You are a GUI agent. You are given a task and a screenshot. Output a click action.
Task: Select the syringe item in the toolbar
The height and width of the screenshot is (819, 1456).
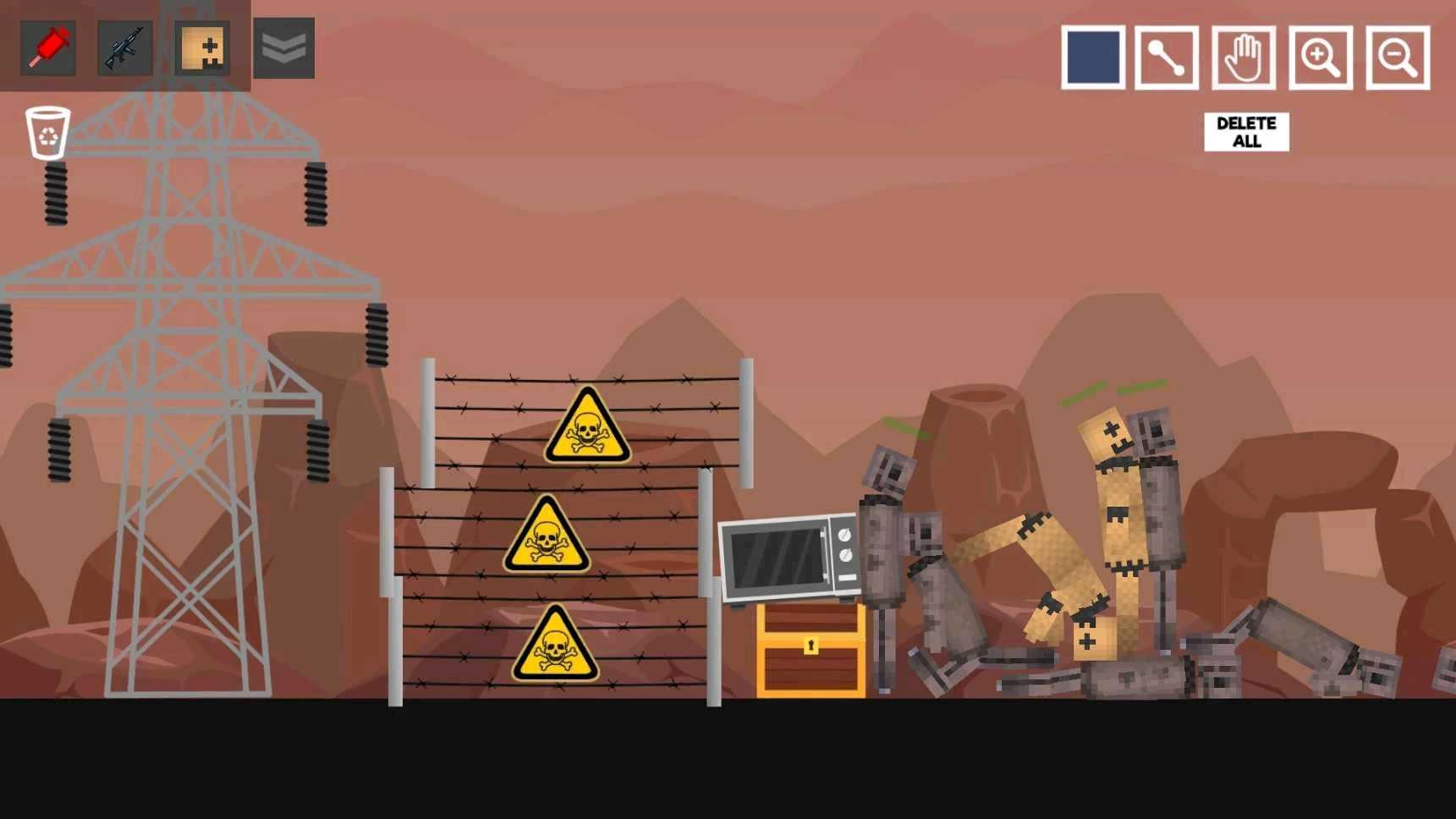47,48
